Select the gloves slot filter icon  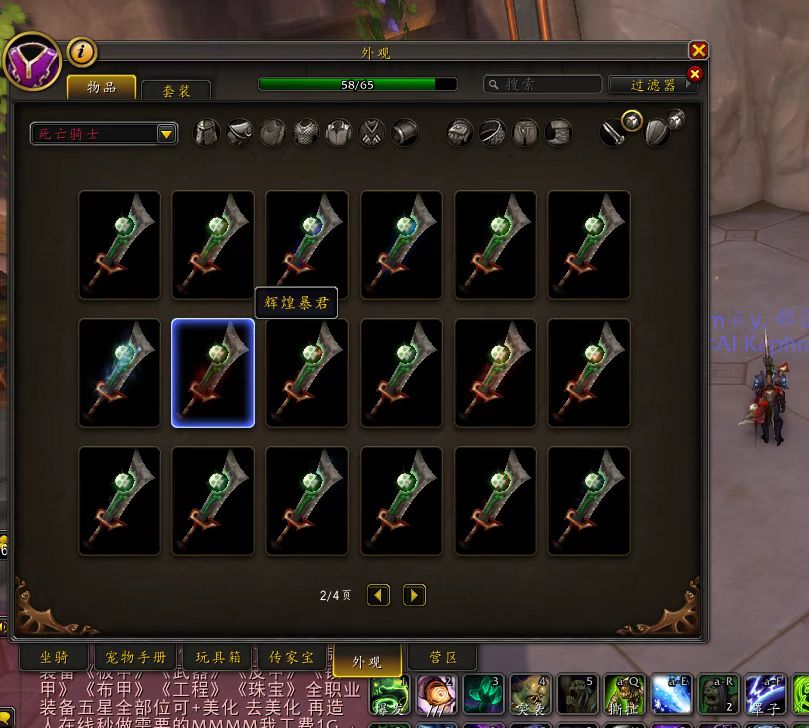460,133
